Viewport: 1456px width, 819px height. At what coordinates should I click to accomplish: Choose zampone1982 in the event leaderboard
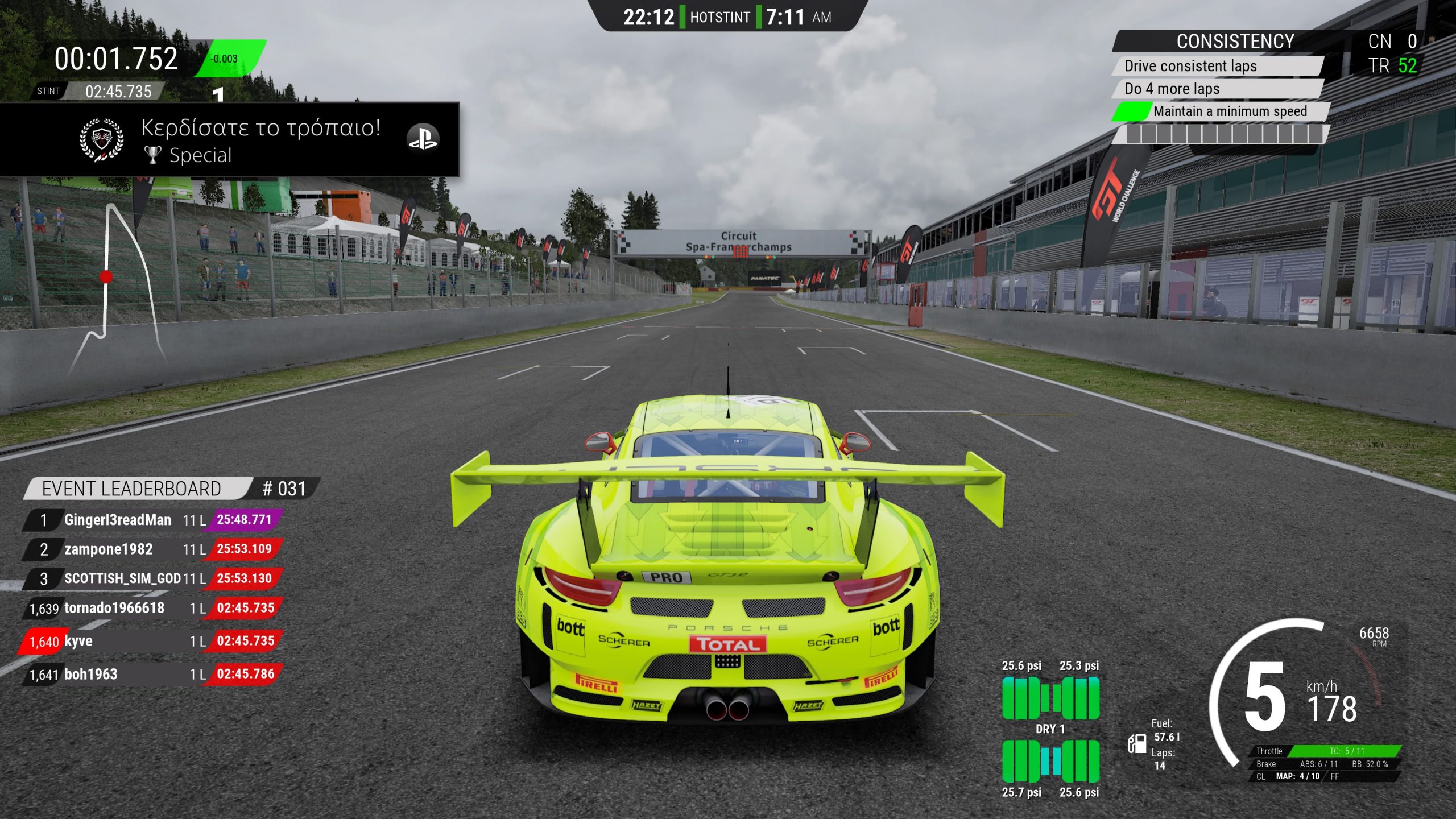coord(152,549)
